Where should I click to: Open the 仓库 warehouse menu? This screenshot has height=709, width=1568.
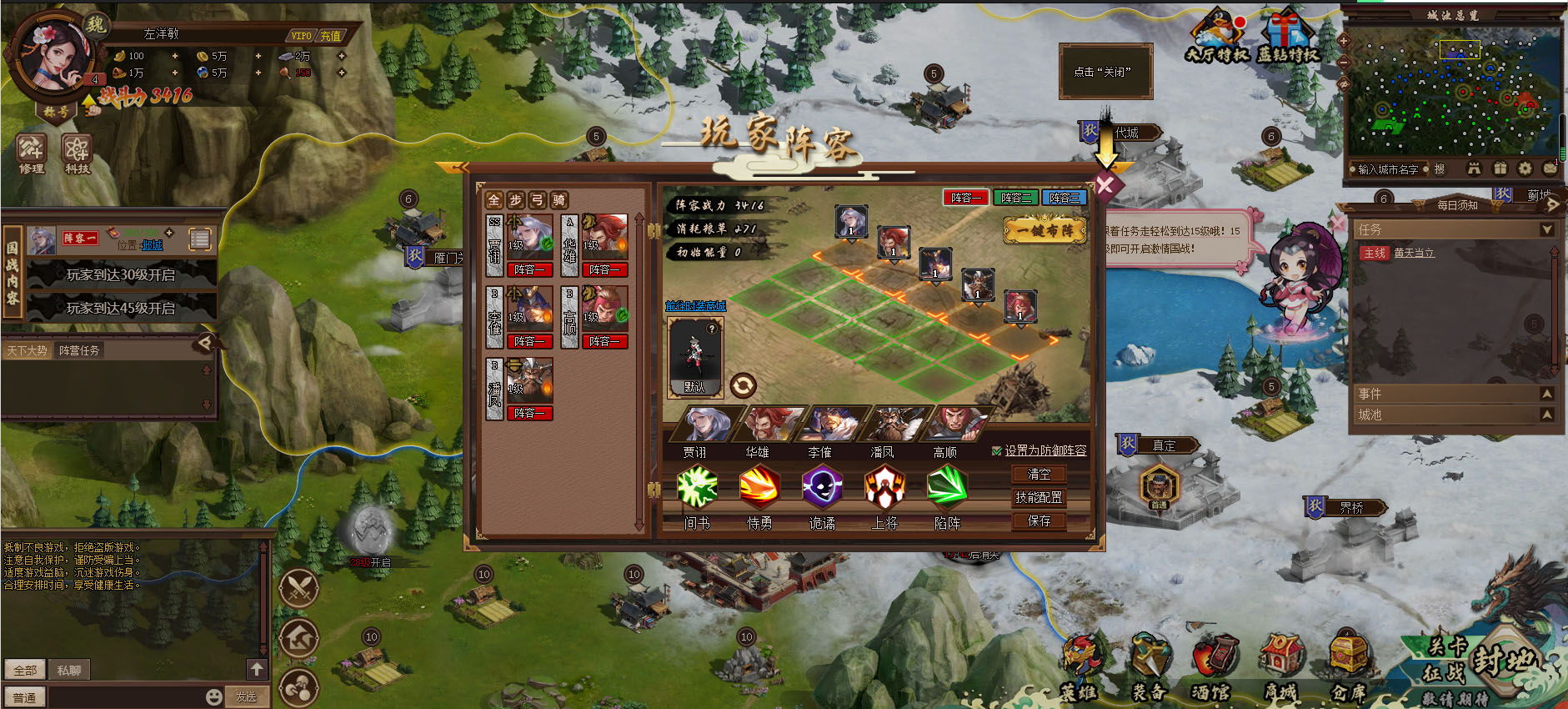pos(1348,667)
